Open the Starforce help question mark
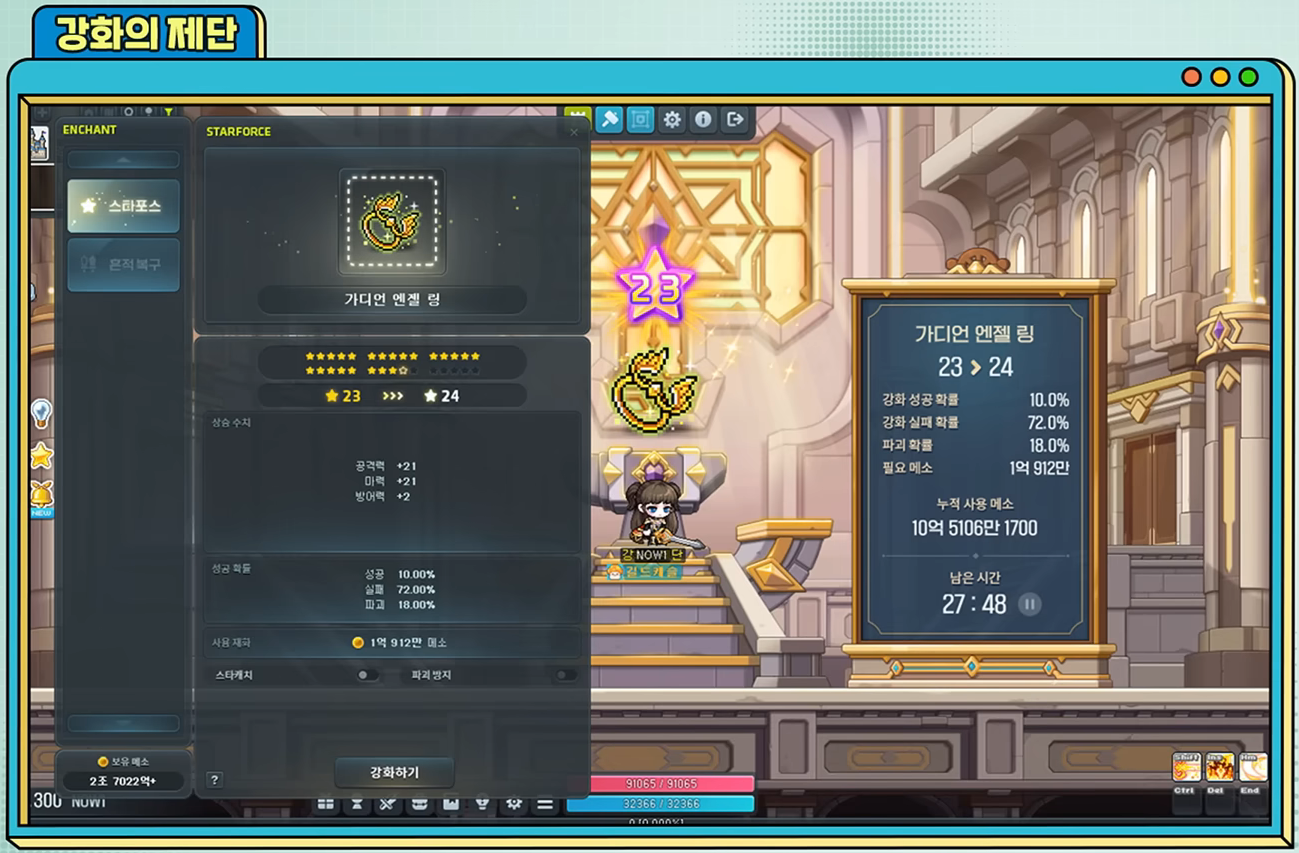 [x=214, y=780]
